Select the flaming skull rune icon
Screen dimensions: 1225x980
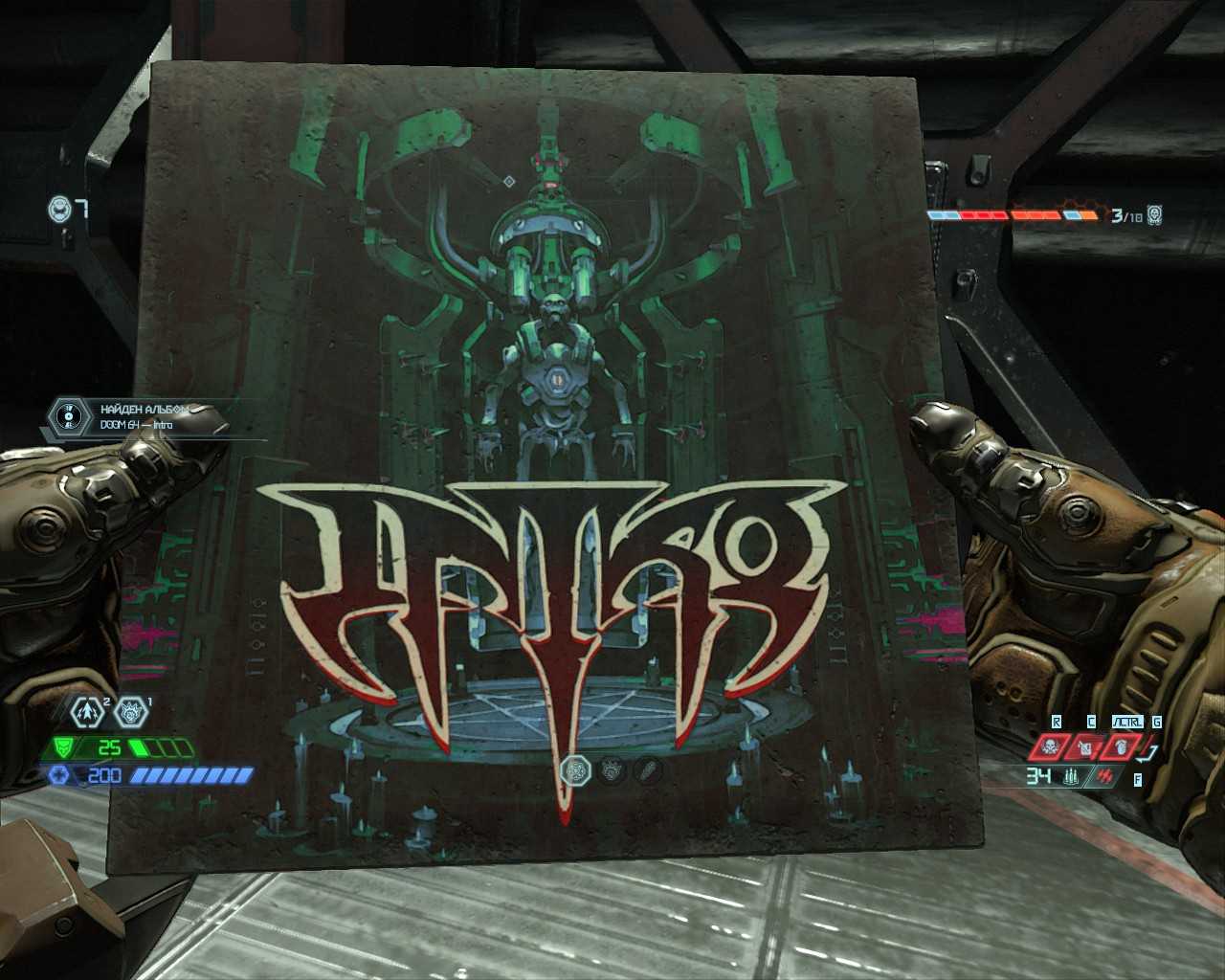(131, 711)
